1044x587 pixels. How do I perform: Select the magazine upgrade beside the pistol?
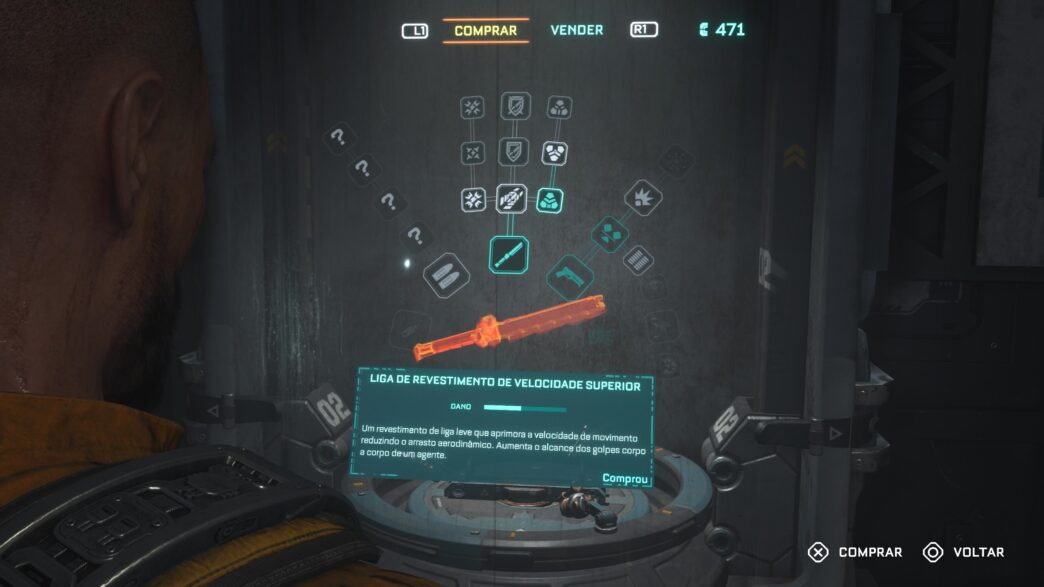(x=638, y=261)
